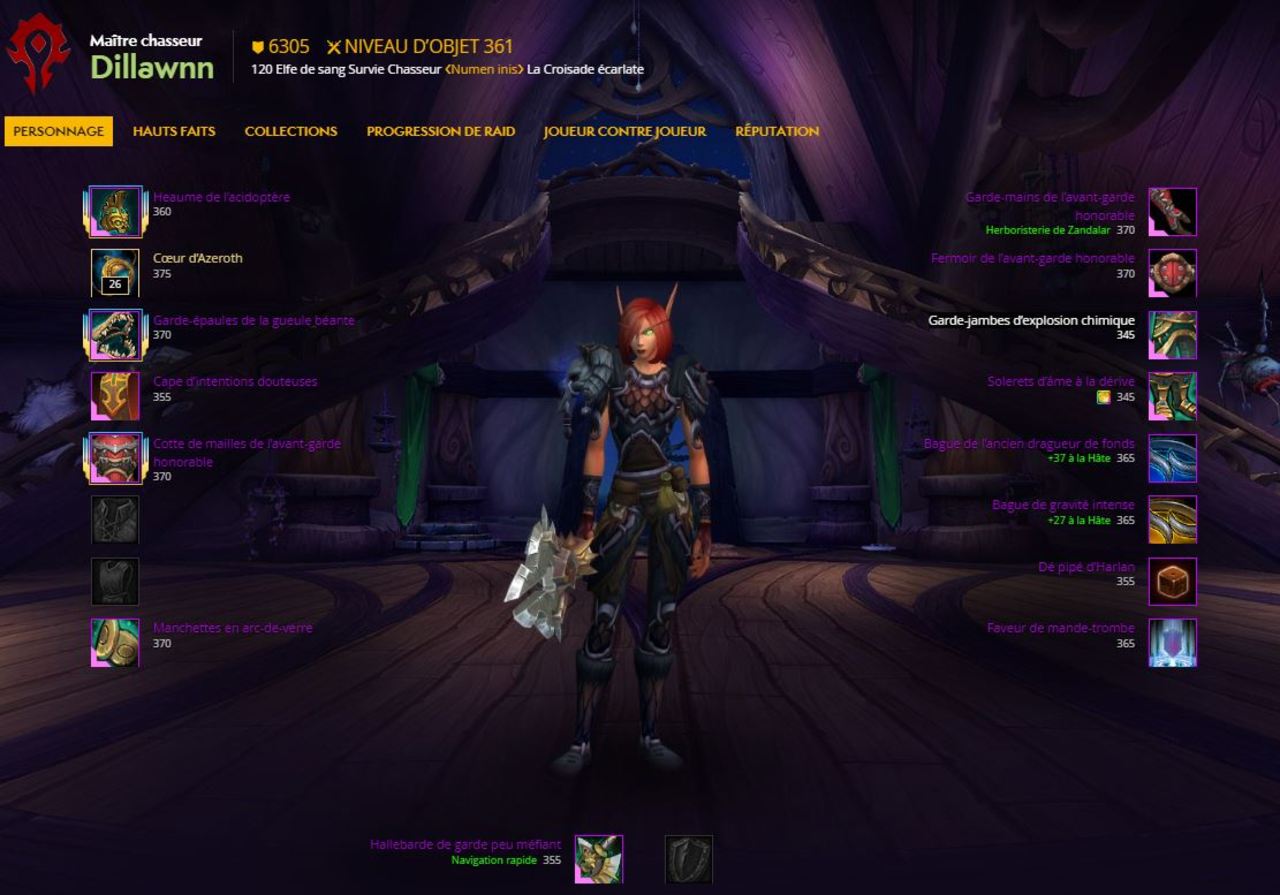Image resolution: width=1280 pixels, height=895 pixels.
Task: Switch to the RÉPUTATION tab
Action: click(x=777, y=131)
